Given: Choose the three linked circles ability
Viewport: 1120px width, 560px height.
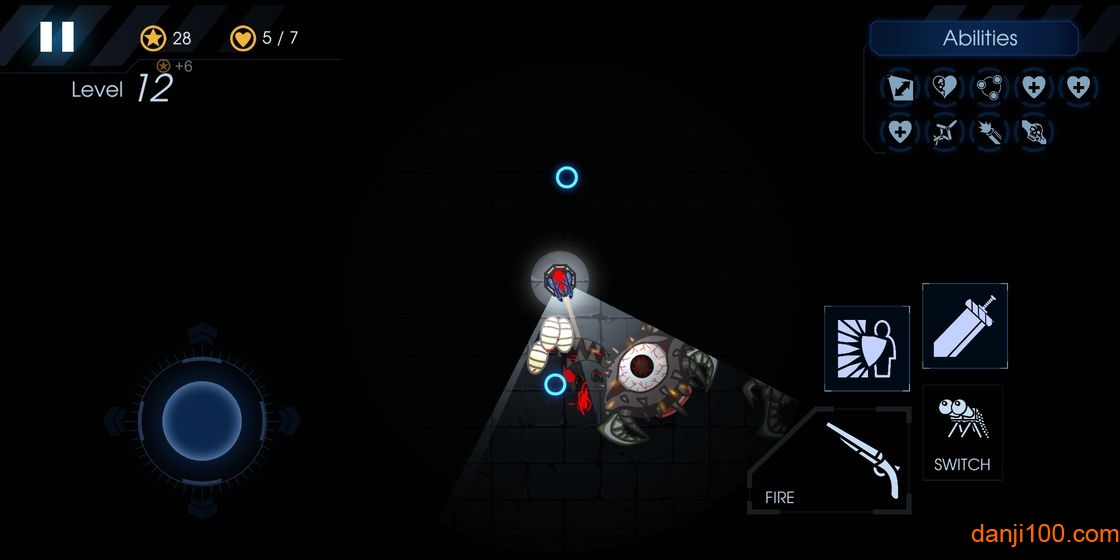Looking at the screenshot, I should (x=989, y=88).
